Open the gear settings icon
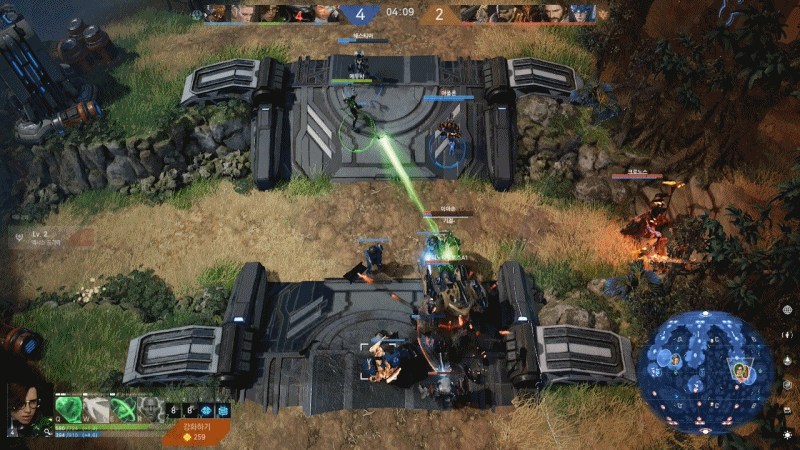 pos(788,435)
